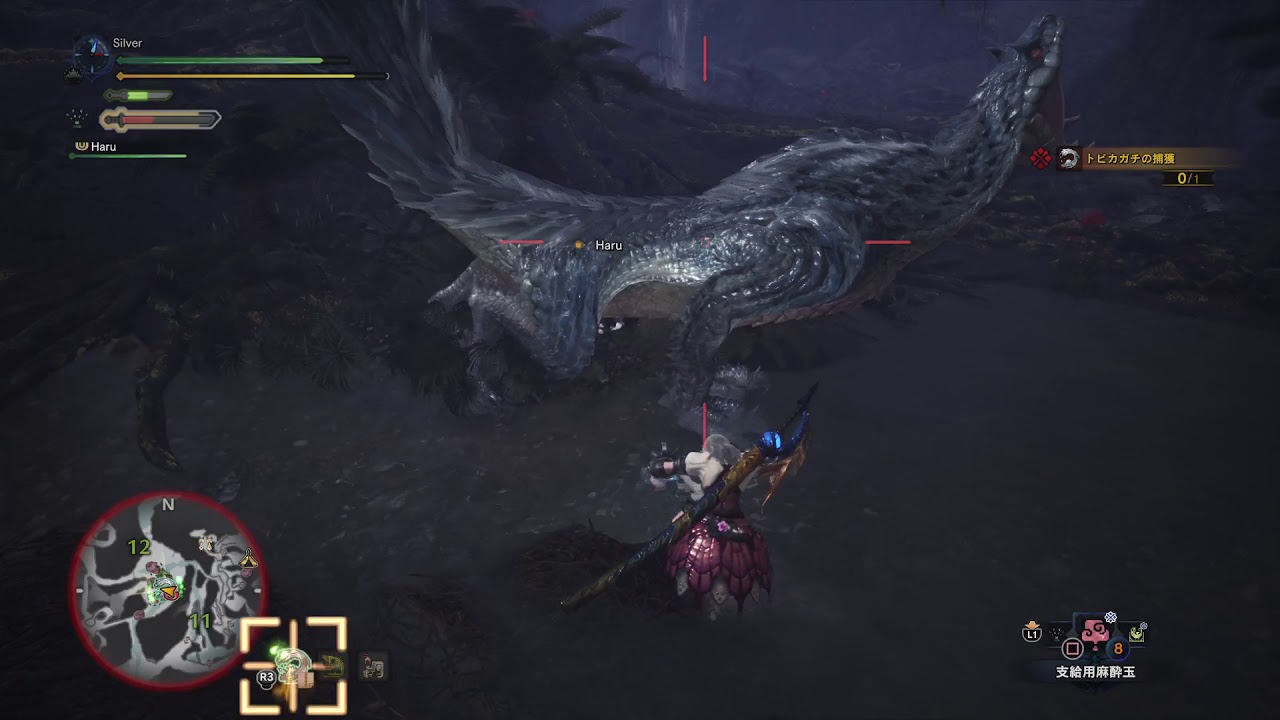Click the player name Silver

point(128,43)
